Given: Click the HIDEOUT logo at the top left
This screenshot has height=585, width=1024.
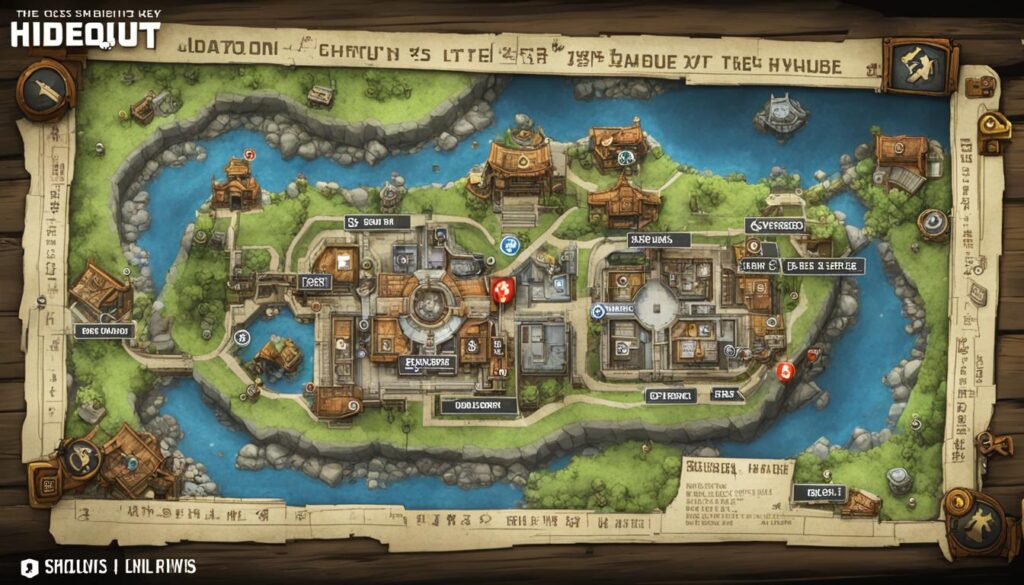Looking at the screenshot, I should pos(85,35).
